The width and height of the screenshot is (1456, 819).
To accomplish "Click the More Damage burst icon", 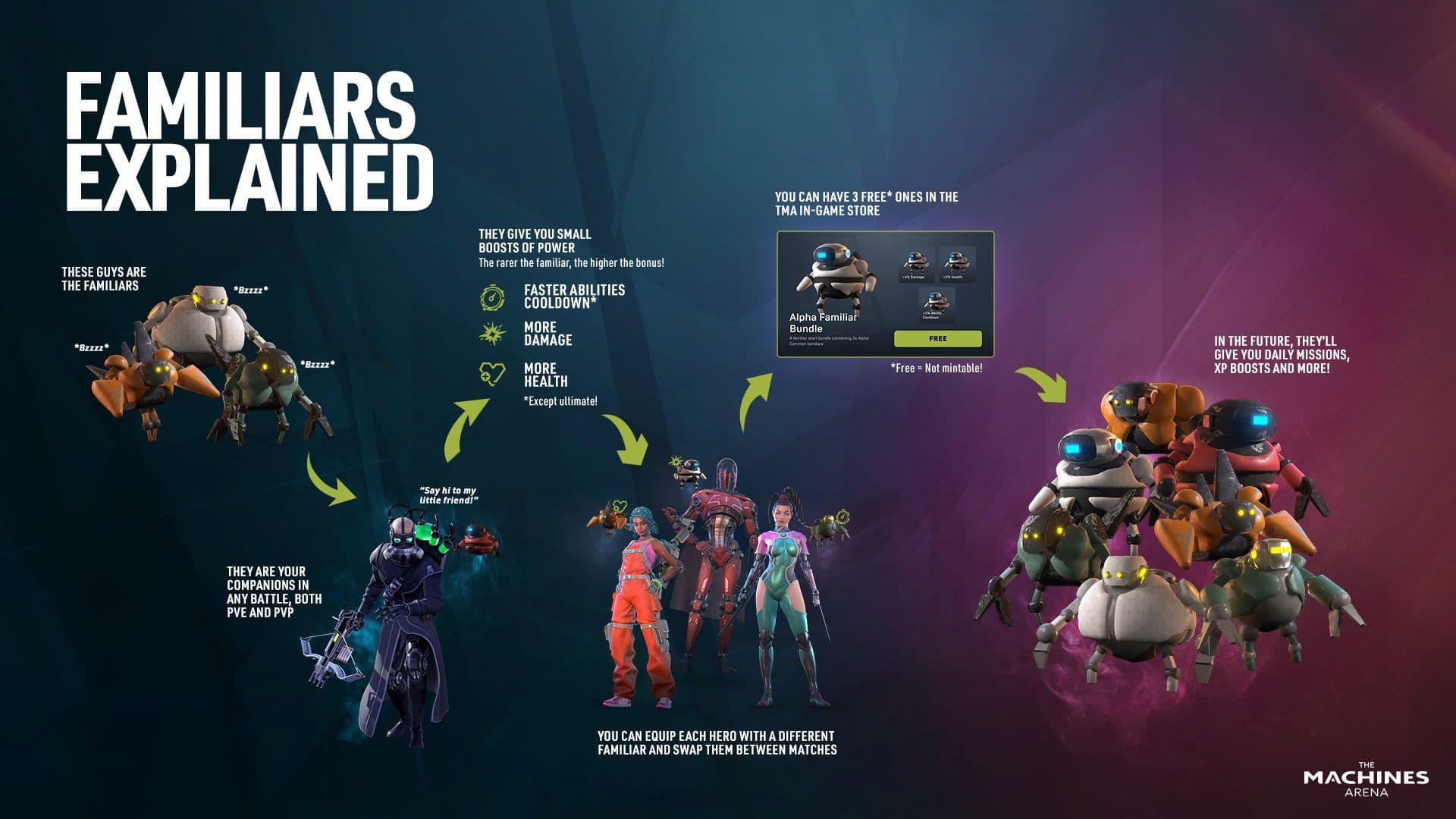I will 491,334.
